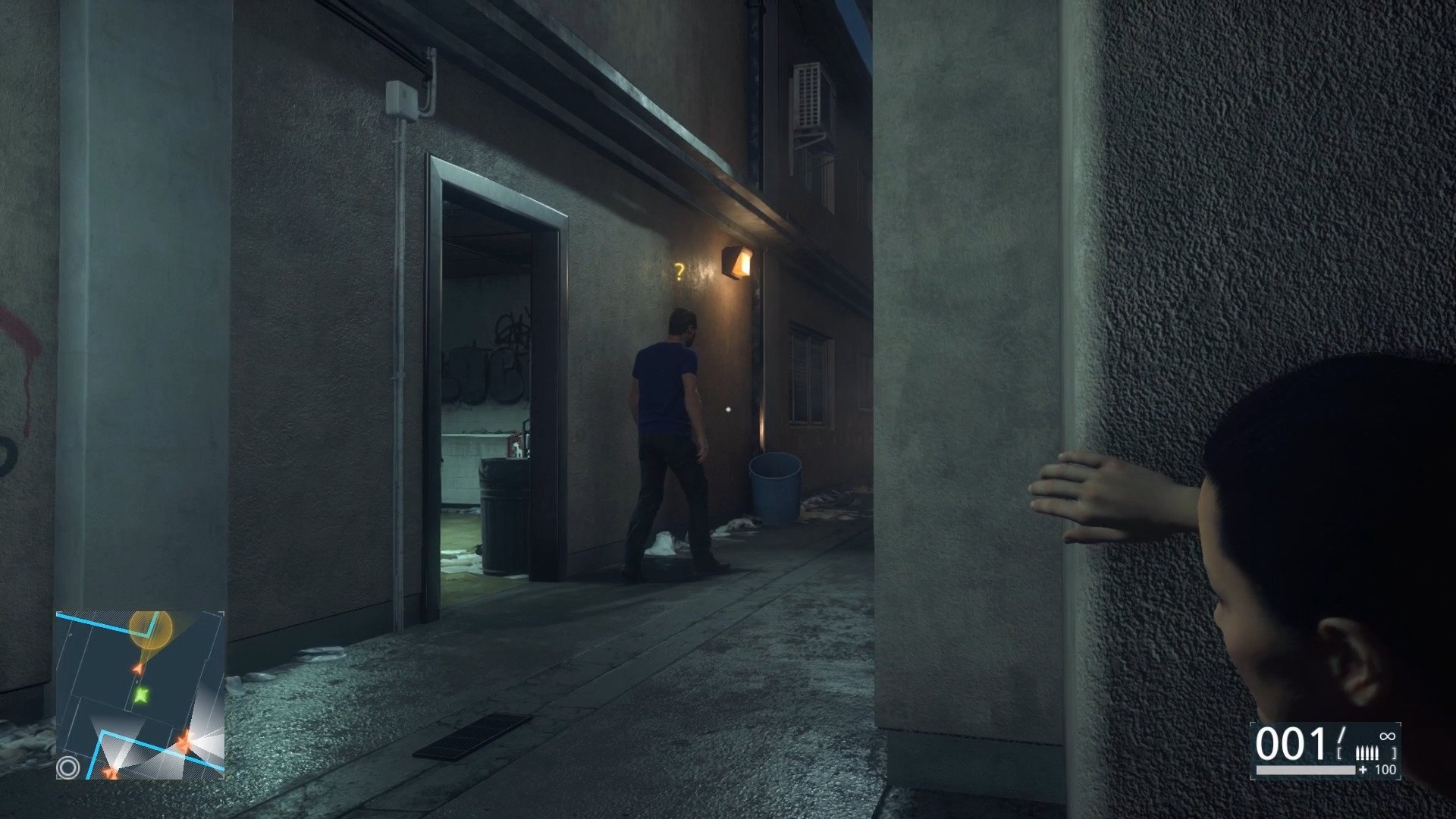Image resolution: width=1456 pixels, height=819 pixels.
Task: Click the compass circle icon on the minimap
Action: (x=69, y=767)
